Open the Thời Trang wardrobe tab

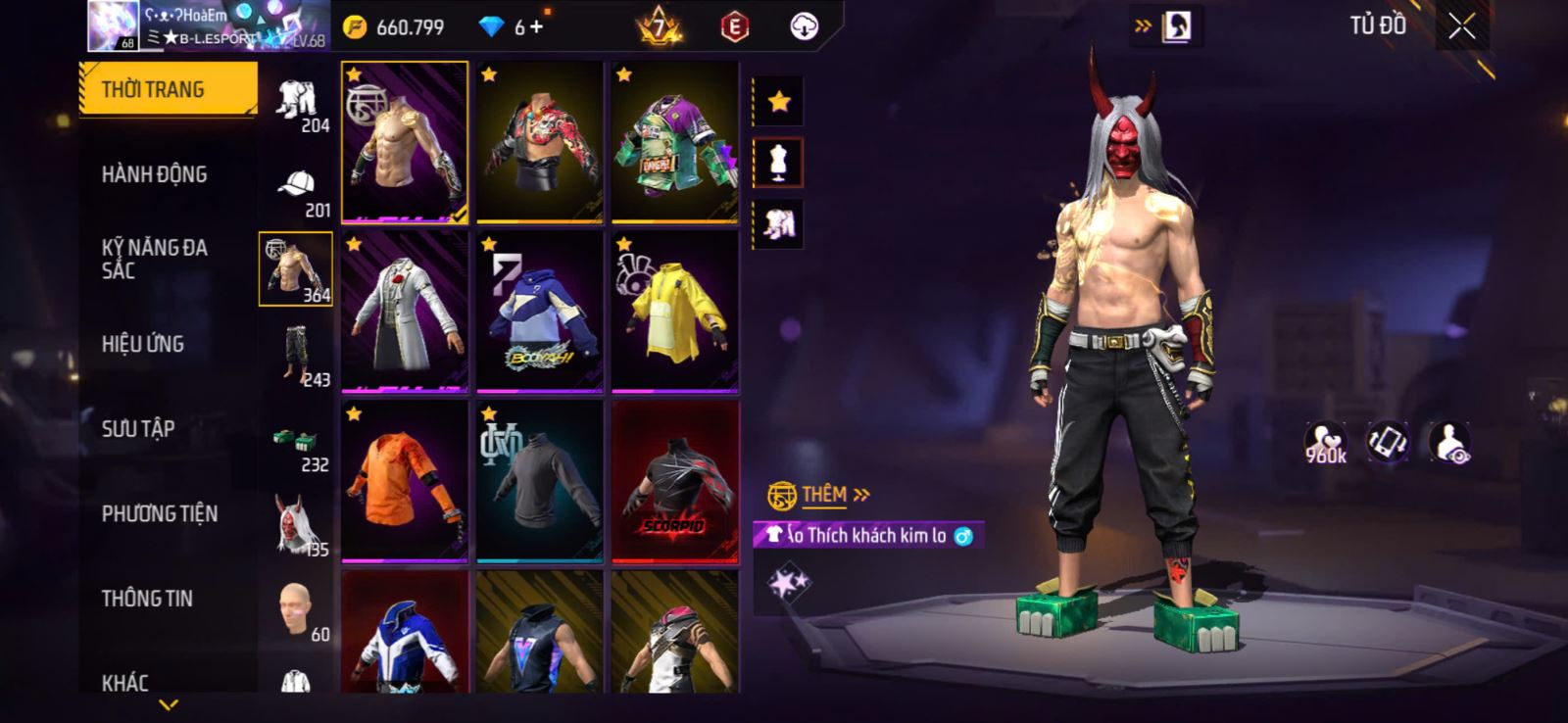(x=167, y=89)
